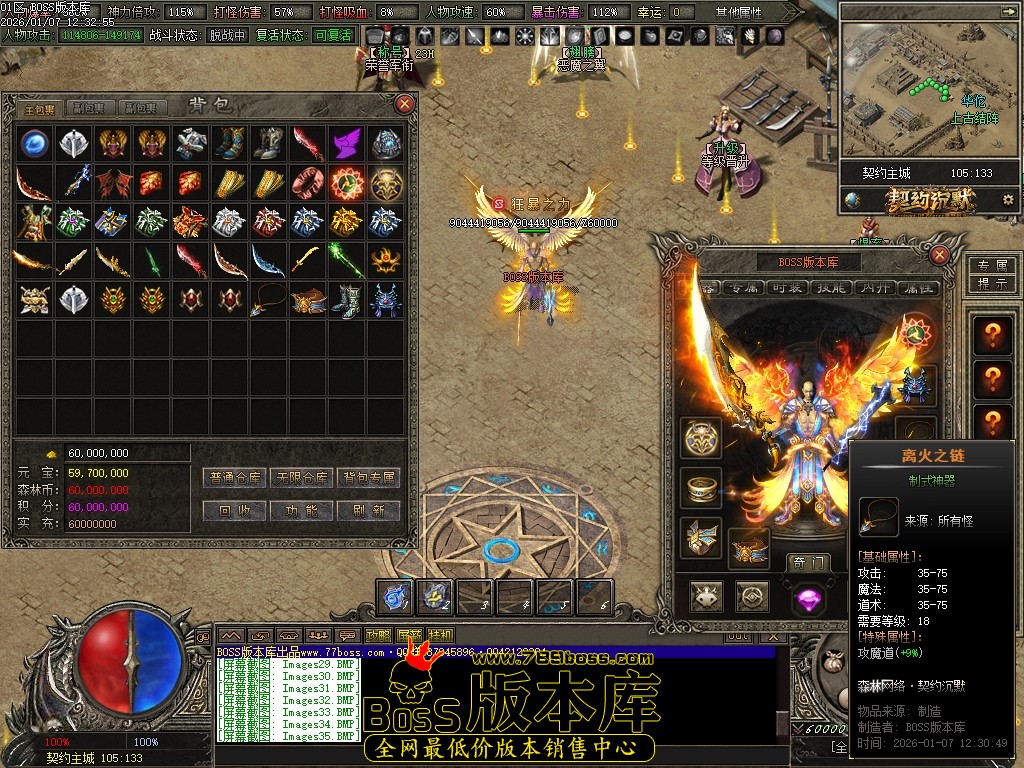
Task: Select the blue orb item in backpack
Action: tap(35, 144)
